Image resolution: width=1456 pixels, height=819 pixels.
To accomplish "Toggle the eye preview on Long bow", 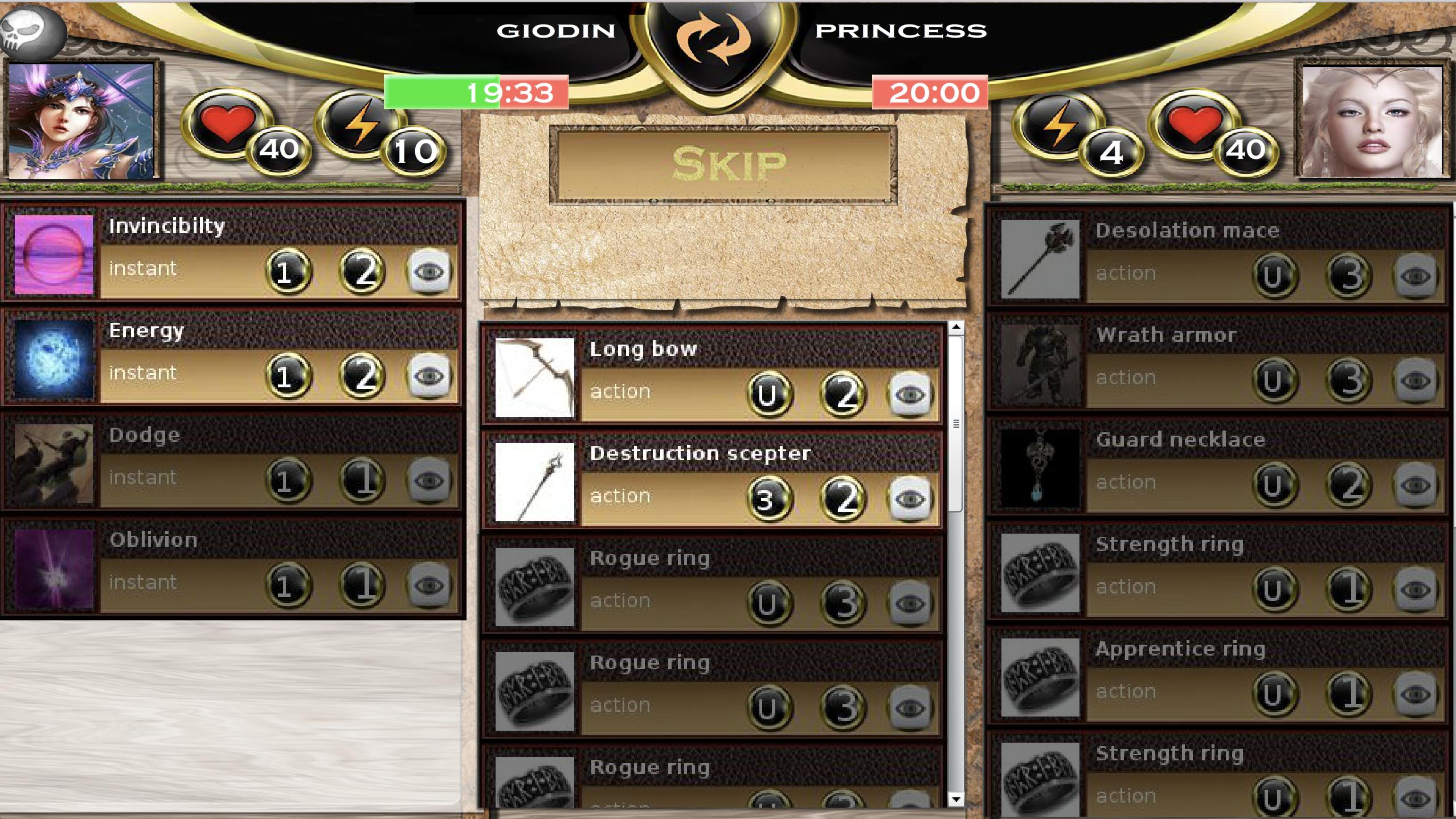I will pos(912,393).
